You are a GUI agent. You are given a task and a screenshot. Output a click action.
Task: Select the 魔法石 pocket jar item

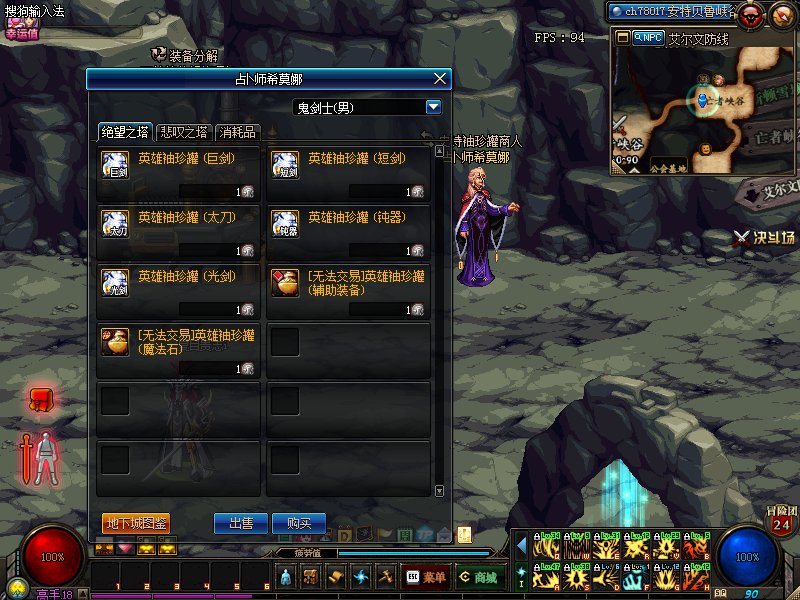179,351
